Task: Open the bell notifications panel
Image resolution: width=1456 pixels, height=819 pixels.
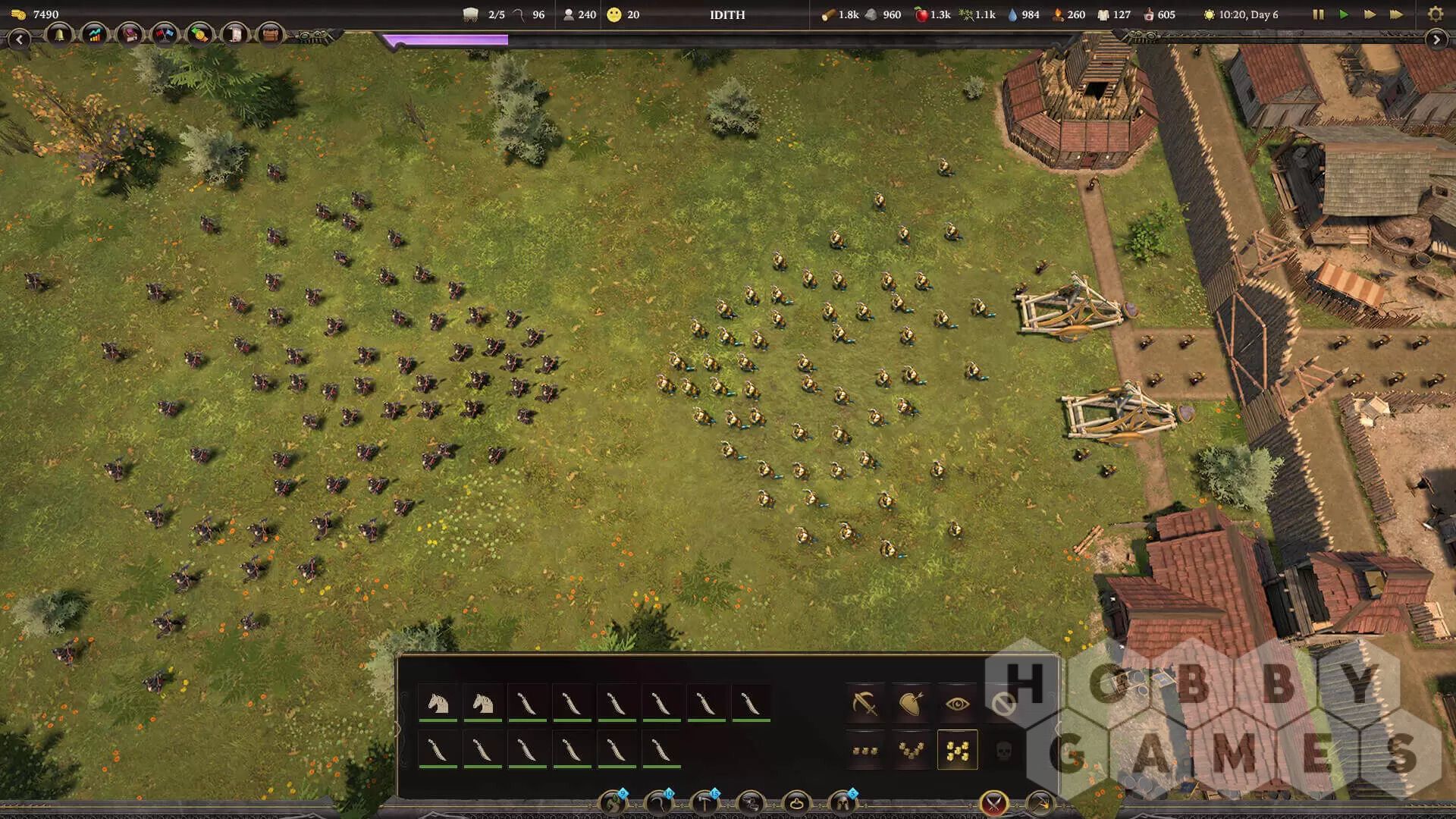Action: (59, 35)
